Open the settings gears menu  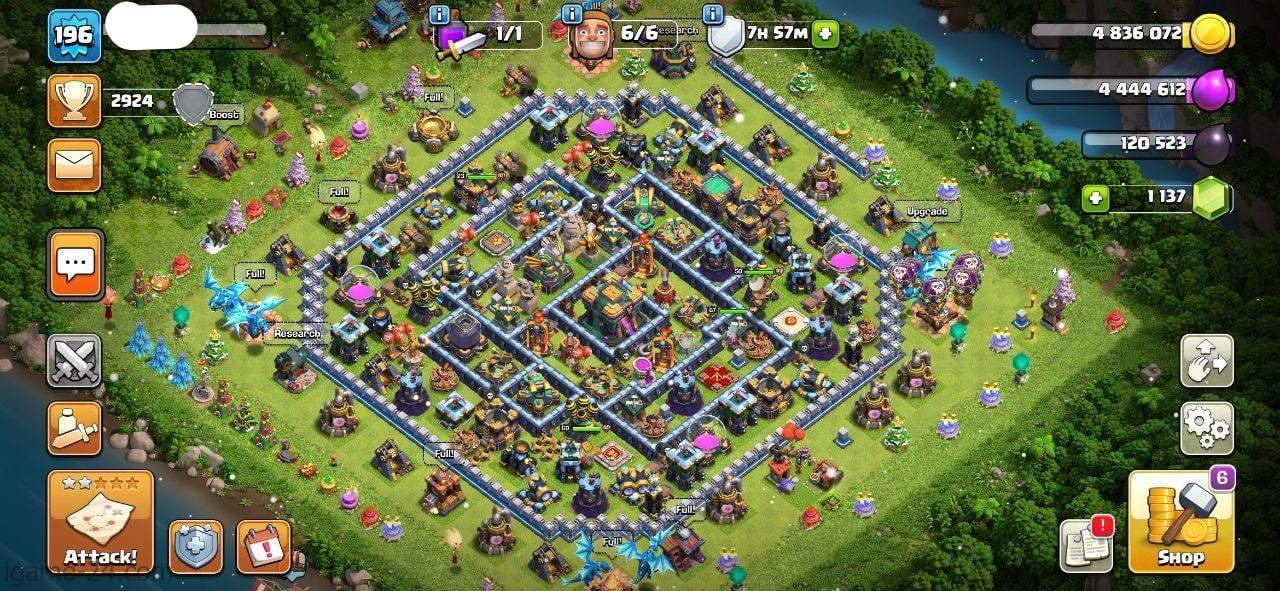click(x=1206, y=429)
